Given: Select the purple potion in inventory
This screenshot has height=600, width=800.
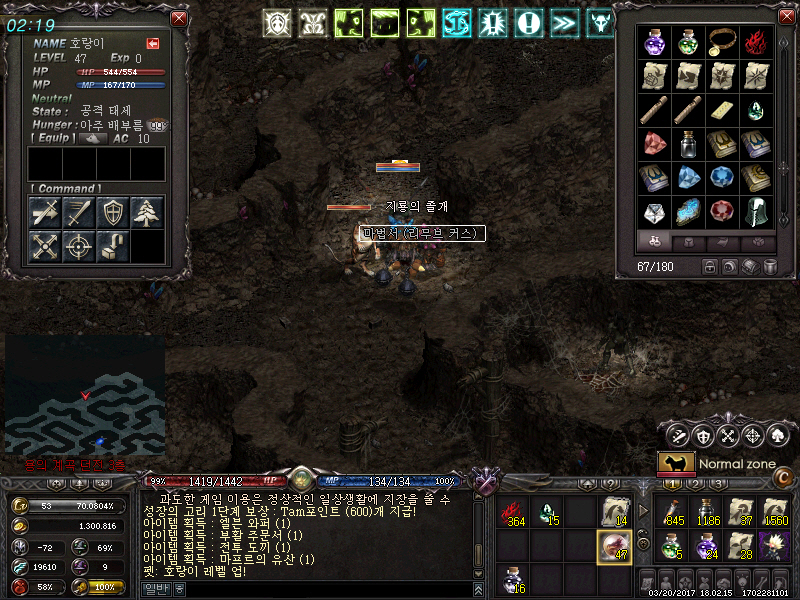Looking at the screenshot, I should [655, 42].
